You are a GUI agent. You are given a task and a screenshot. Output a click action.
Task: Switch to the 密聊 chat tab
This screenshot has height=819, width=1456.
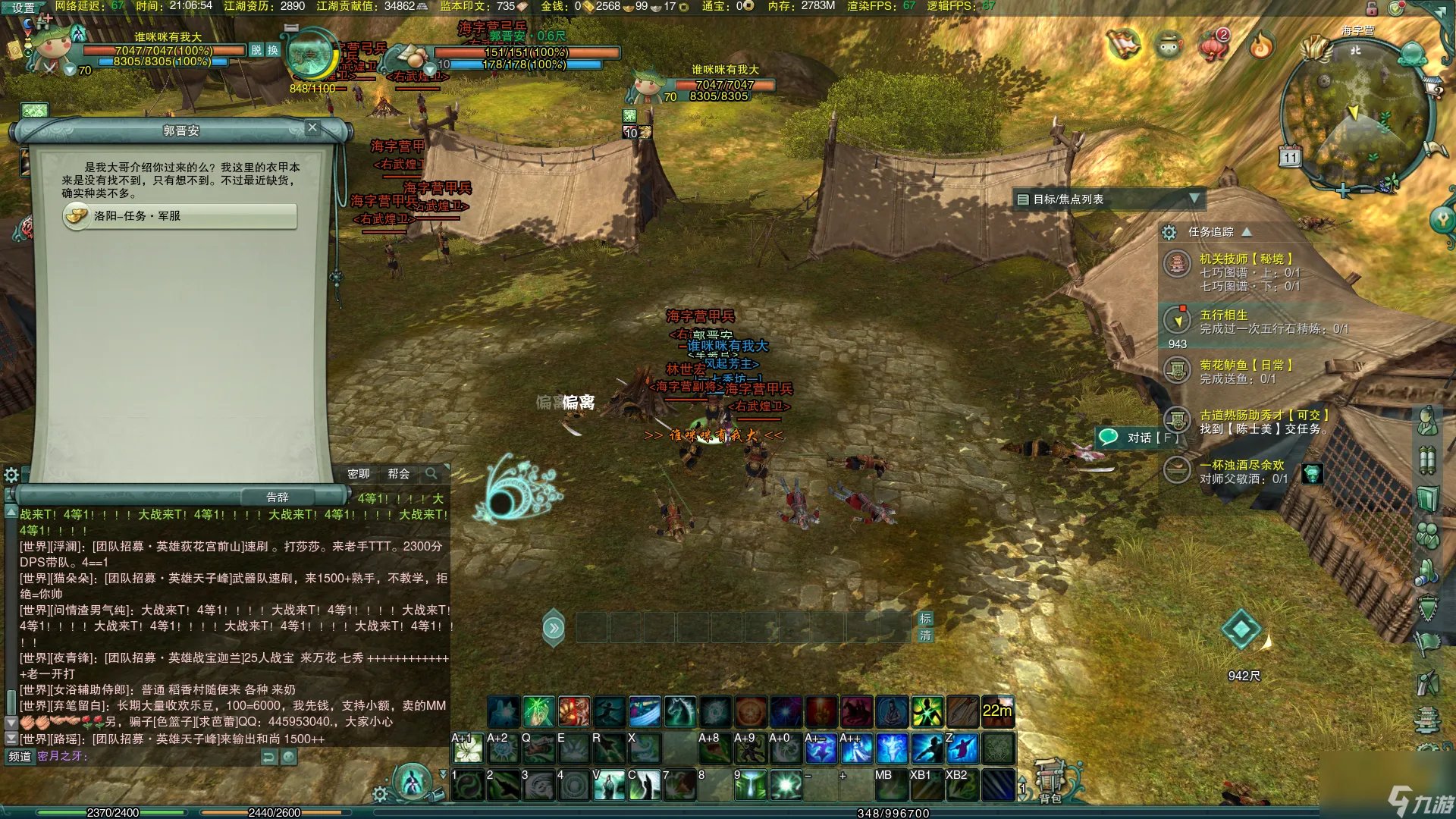359,474
